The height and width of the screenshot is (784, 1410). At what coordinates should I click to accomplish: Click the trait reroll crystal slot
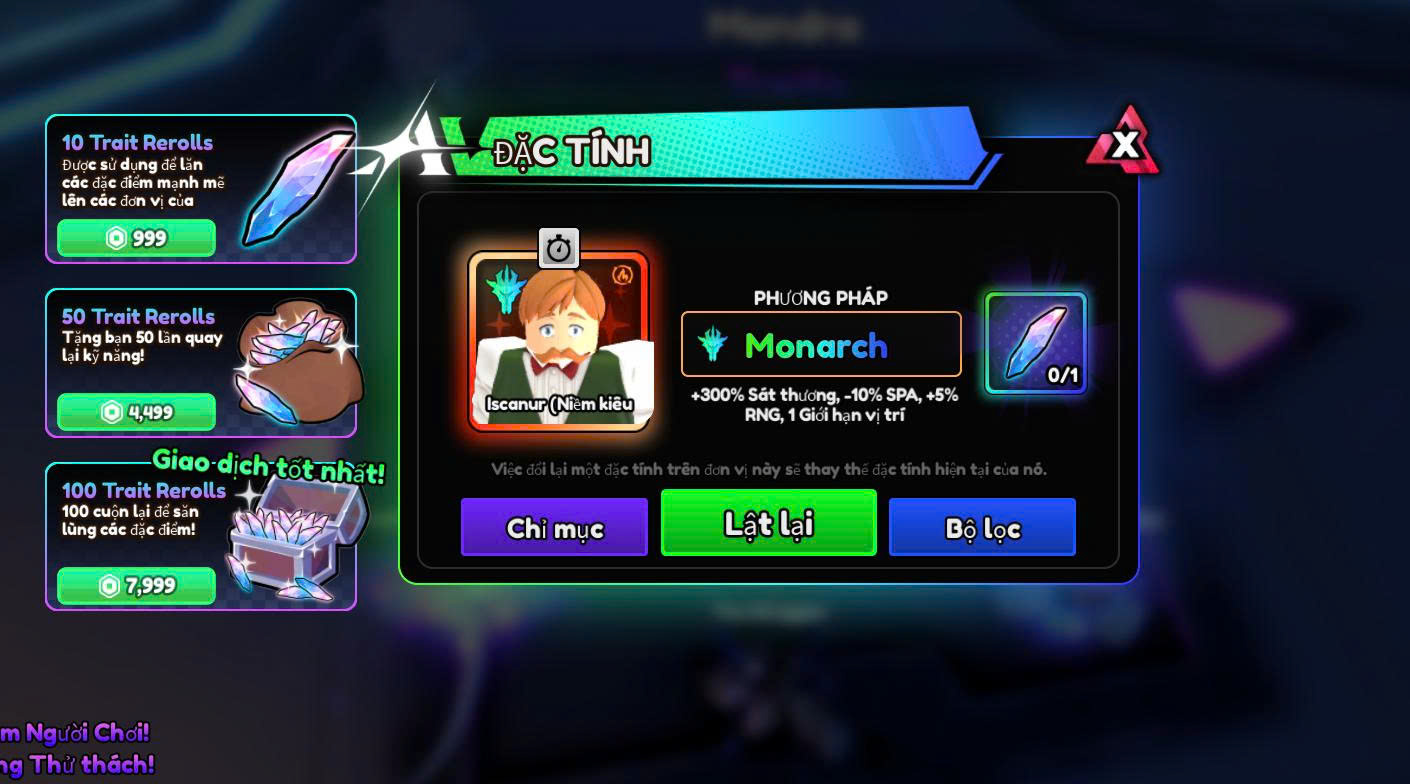coord(1036,343)
